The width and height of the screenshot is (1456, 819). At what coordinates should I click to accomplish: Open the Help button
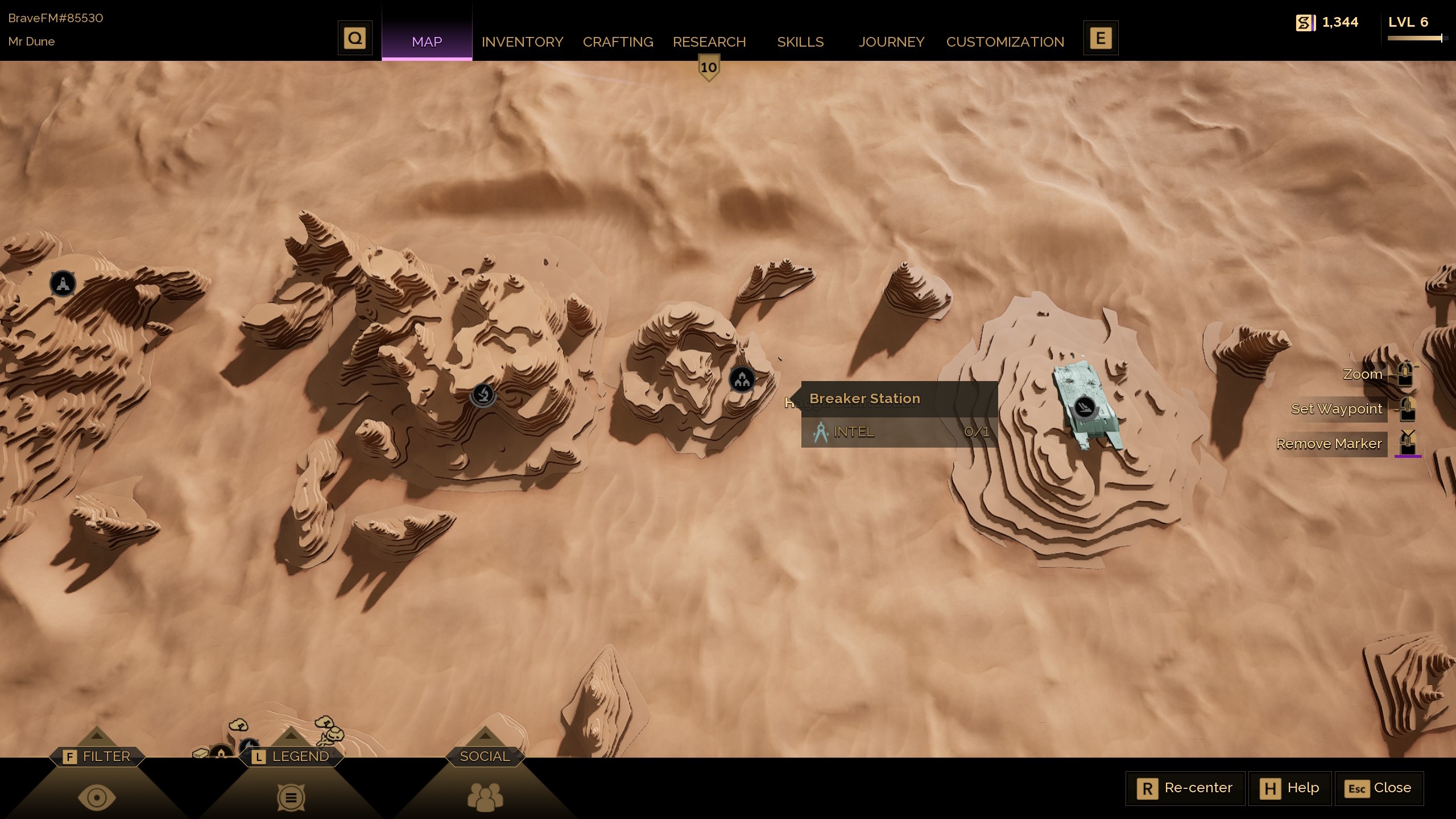(x=1290, y=788)
